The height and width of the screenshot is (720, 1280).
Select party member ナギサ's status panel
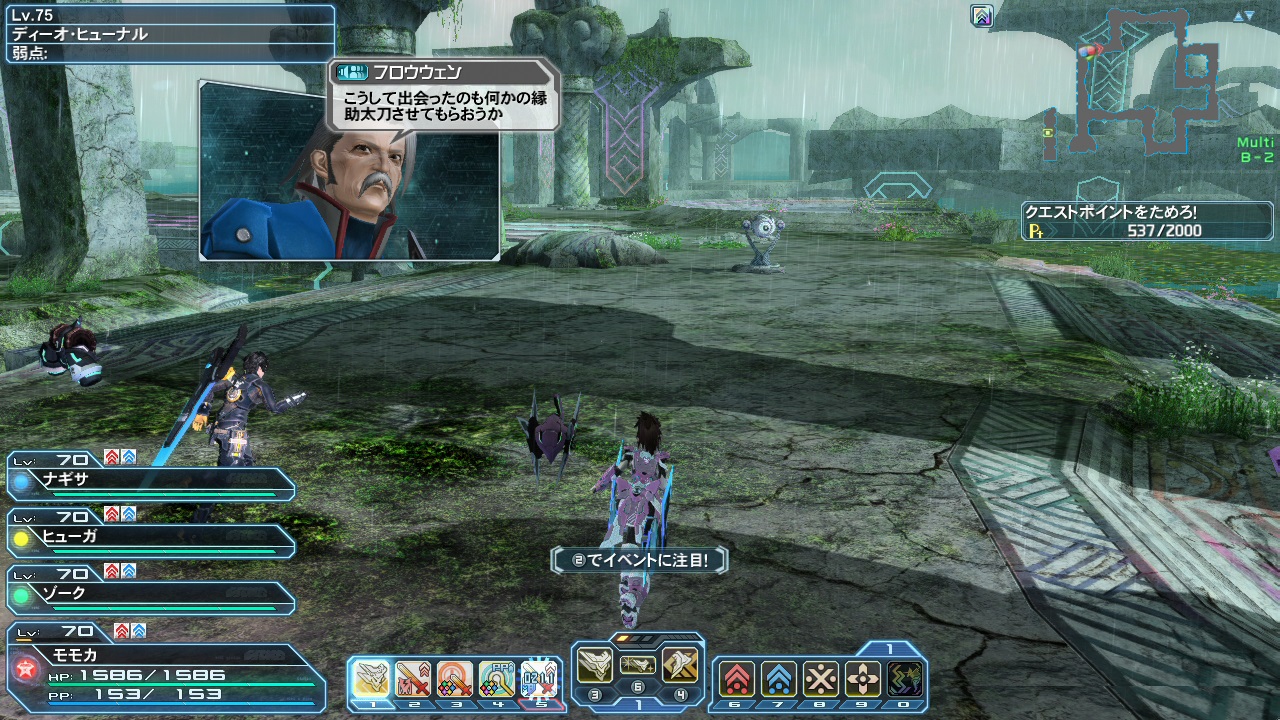tap(150, 482)
